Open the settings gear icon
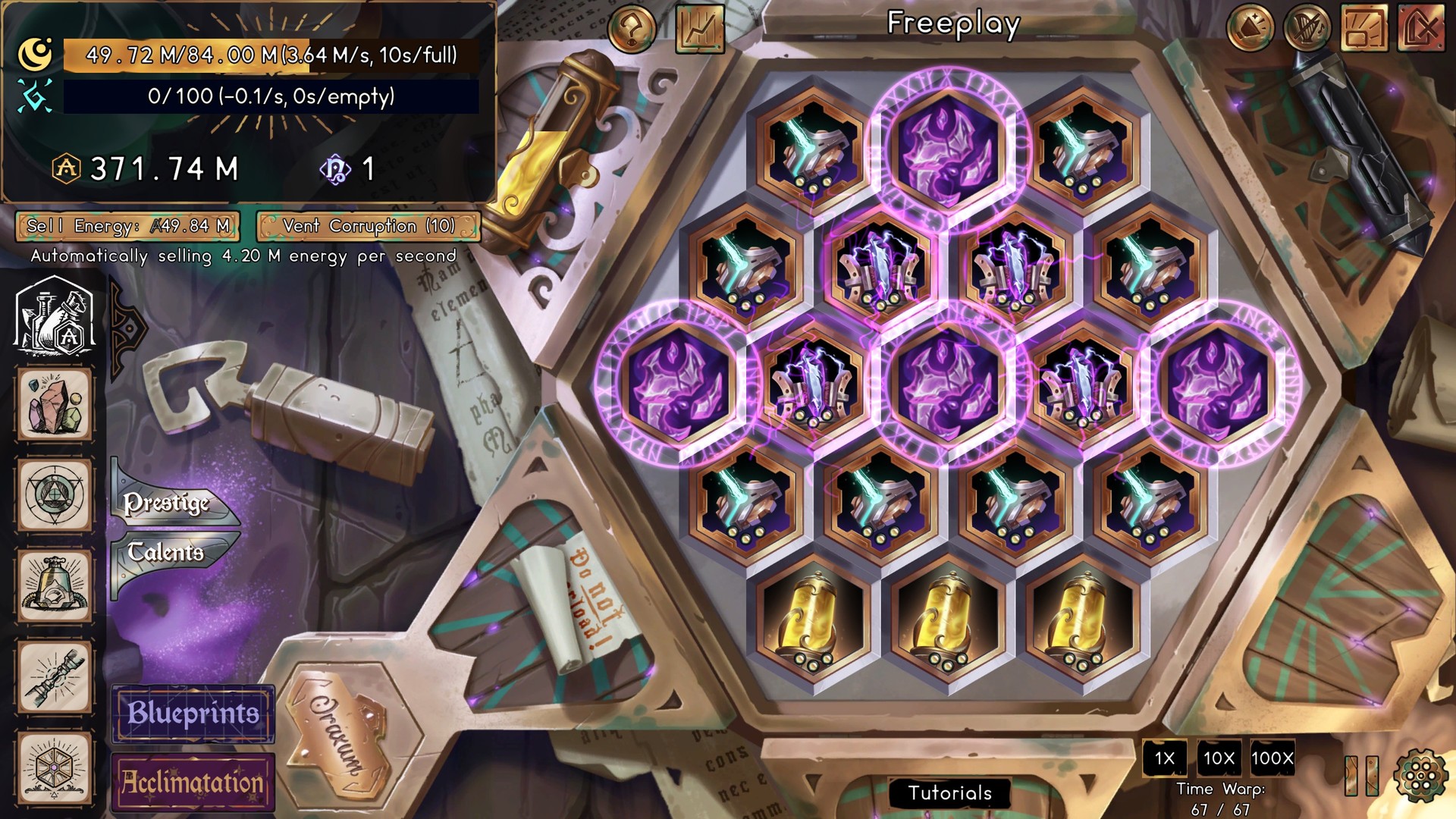Image resolution: width=1456 pixels, height=819 pixels. 1420,776
